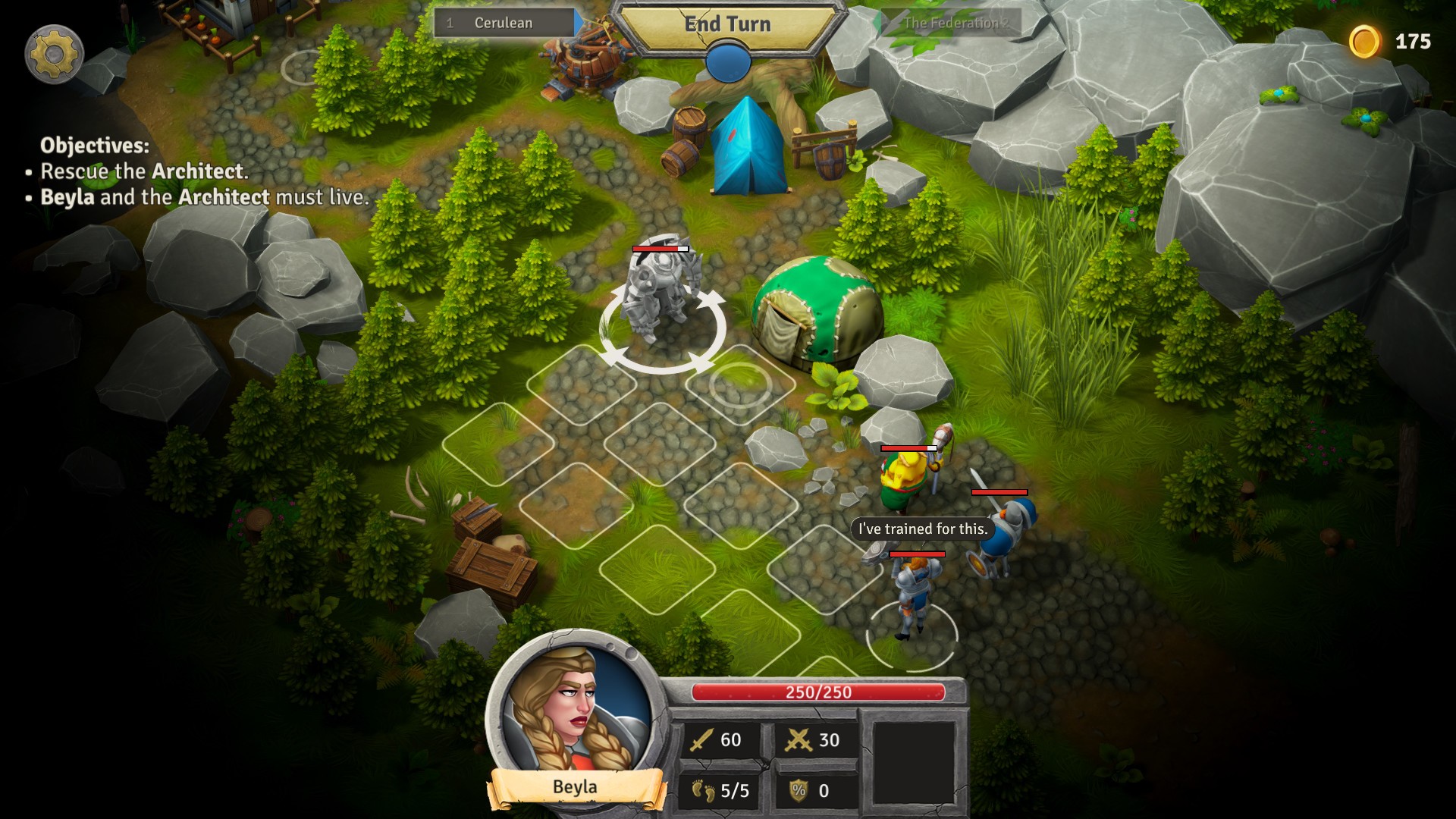This screenshot has width=1456, height=819.
Task: Click the 'I've trained for this' speech bubble
Action: tap(922, 530)
